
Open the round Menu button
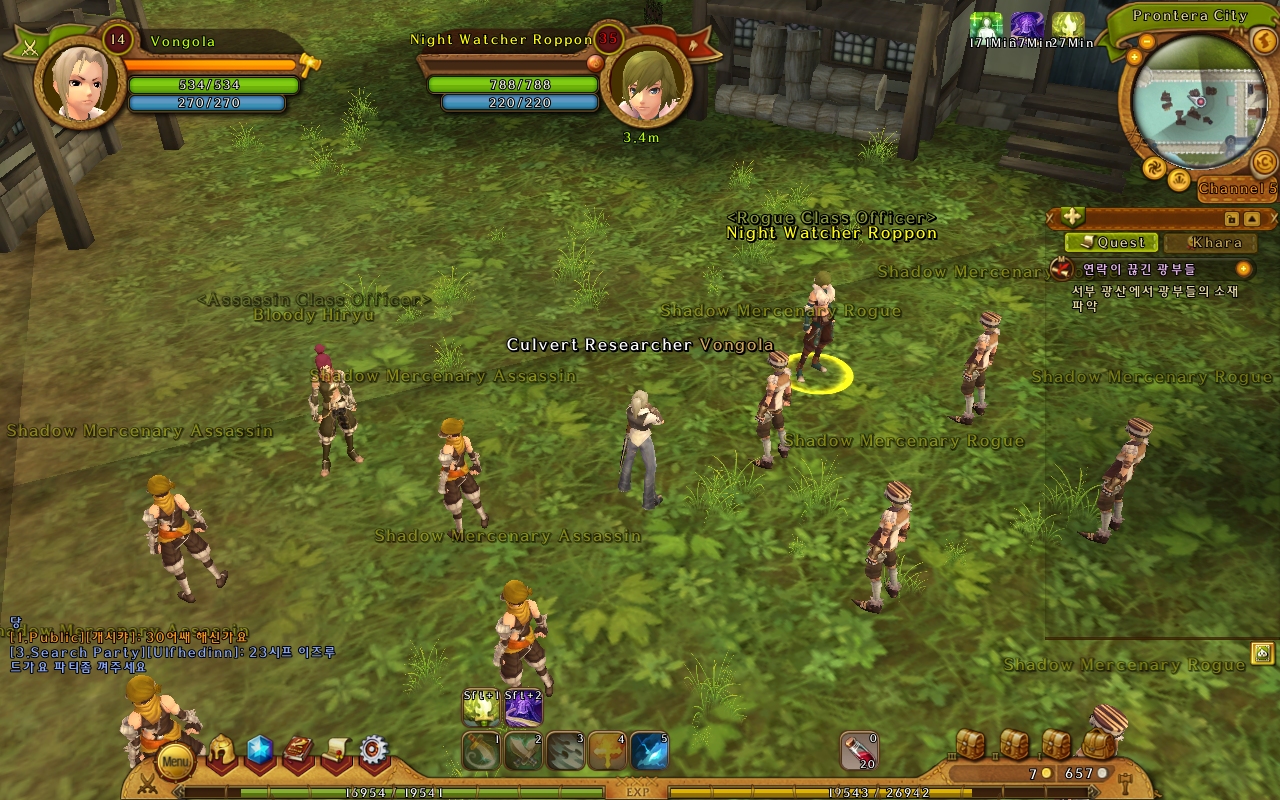pyautogui.click(x=175, y=762)
